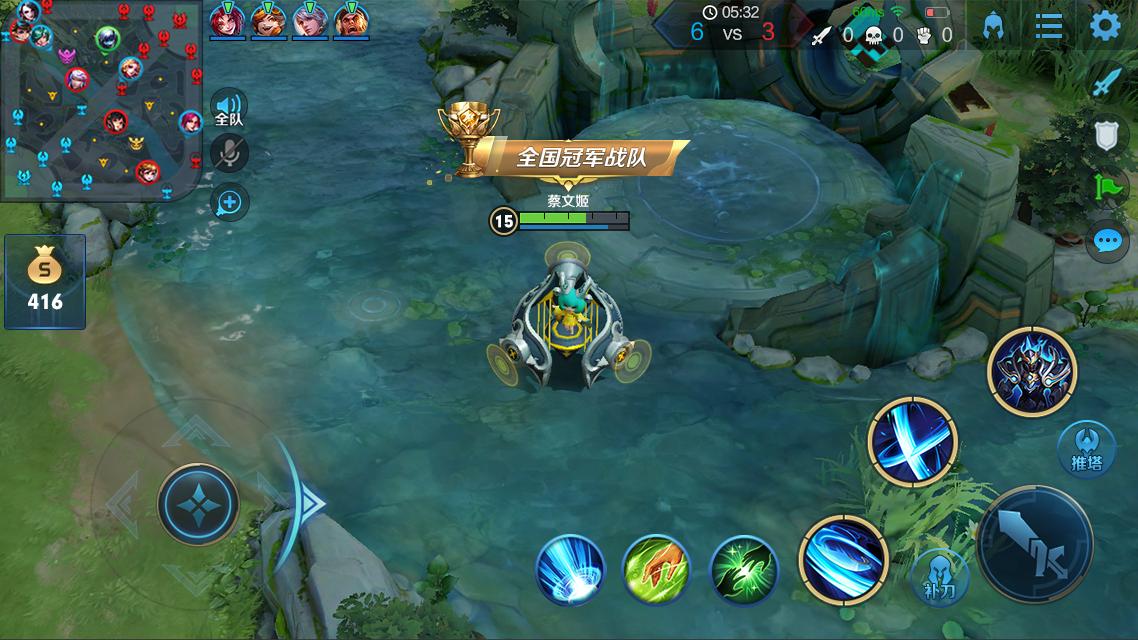Viewport: 1138px width, 640px height.
Task: Toggle the 全队 speaker voice button
Action: pyautogui.click(x=229, y=108)
